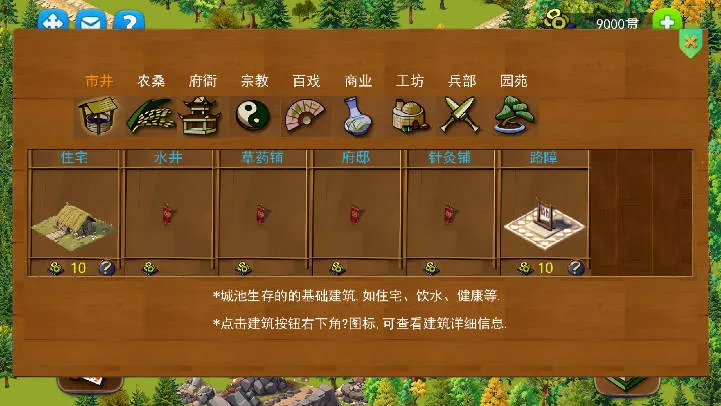This screenshot has width=721, height=406.
Task: Click the 市井 well category icon
Action: [97, 115]
